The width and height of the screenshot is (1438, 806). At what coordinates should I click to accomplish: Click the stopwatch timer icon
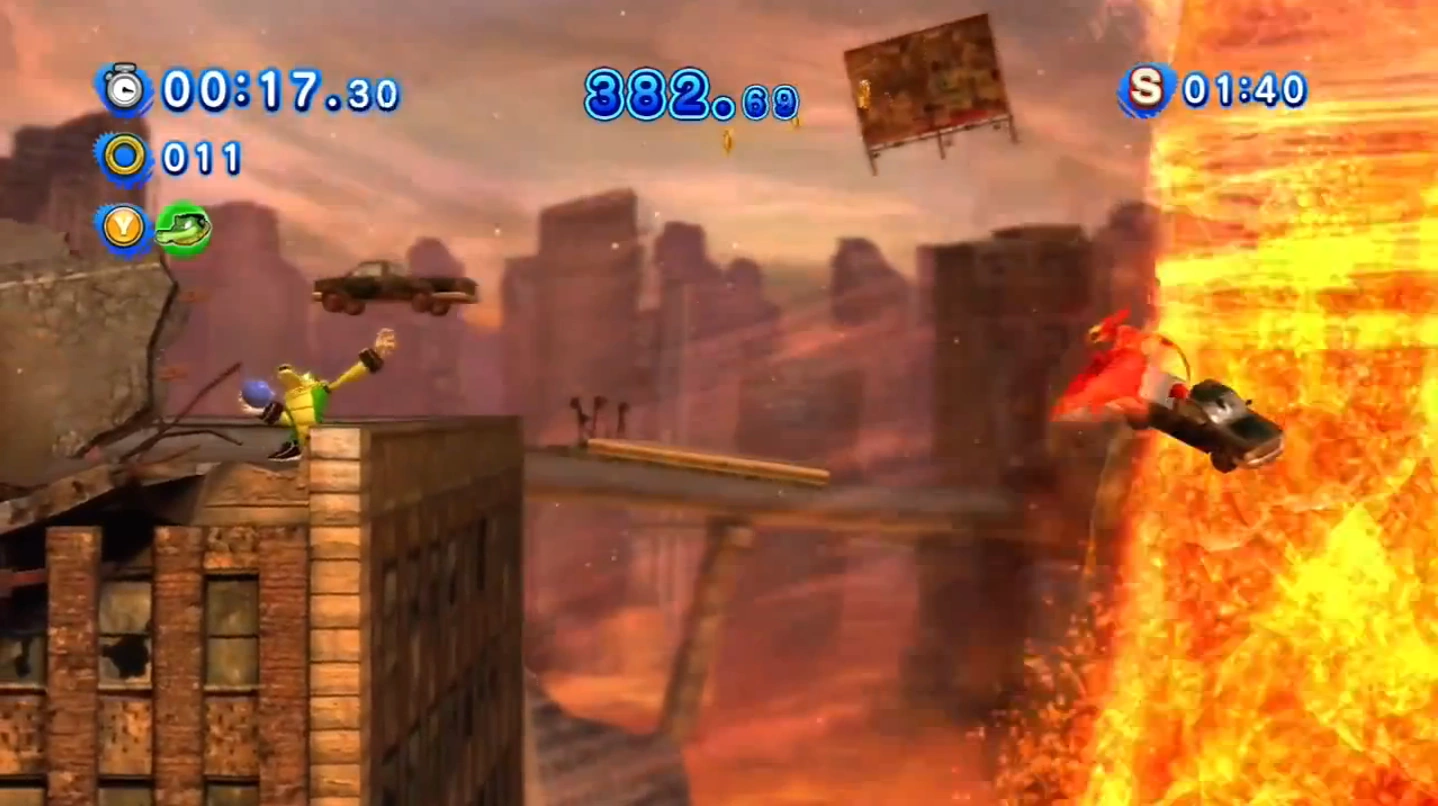pyautogui.click(x=126, y=91)
